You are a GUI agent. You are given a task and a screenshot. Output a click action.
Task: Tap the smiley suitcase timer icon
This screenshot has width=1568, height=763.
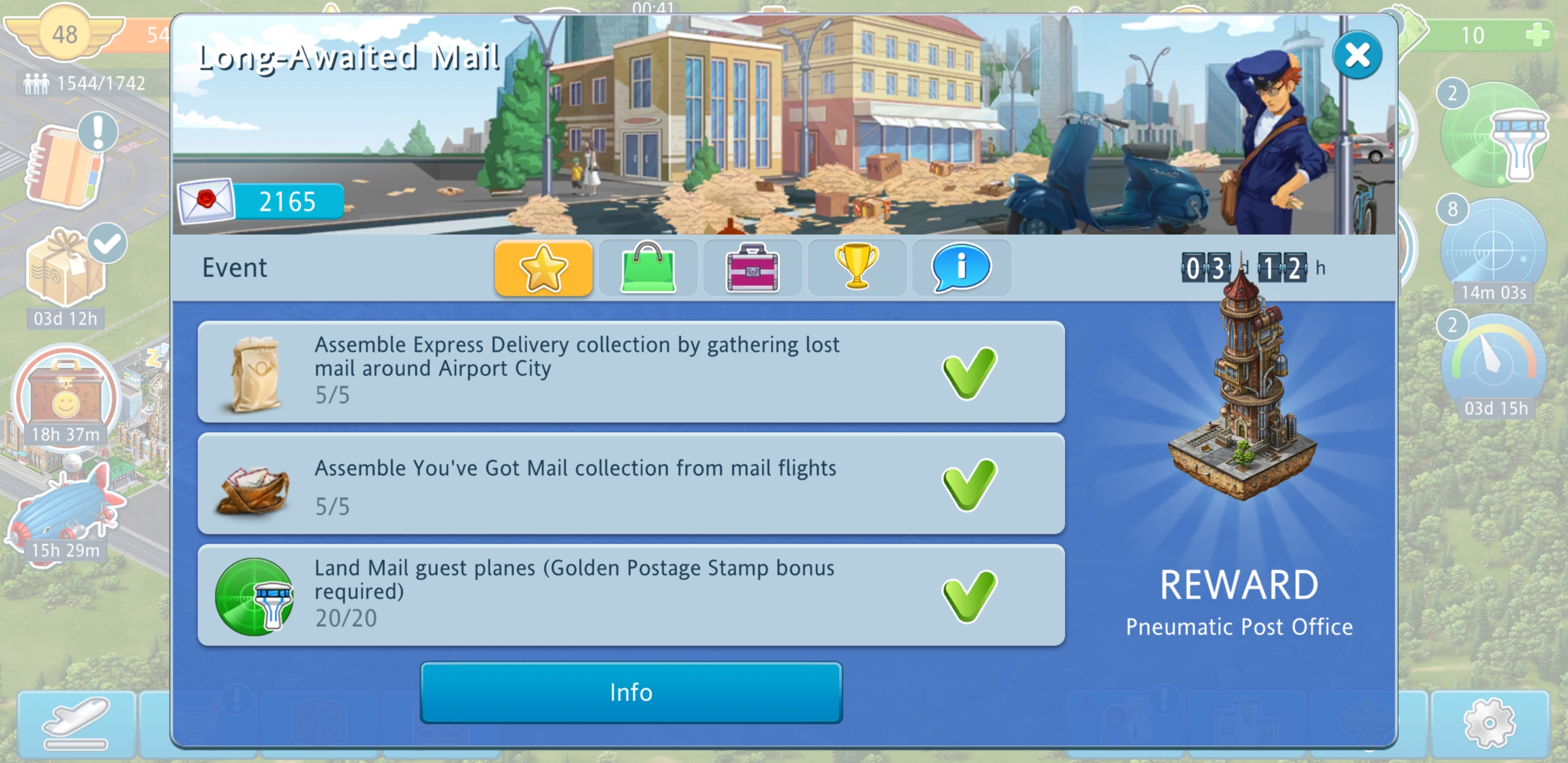(x=66, y=396)
